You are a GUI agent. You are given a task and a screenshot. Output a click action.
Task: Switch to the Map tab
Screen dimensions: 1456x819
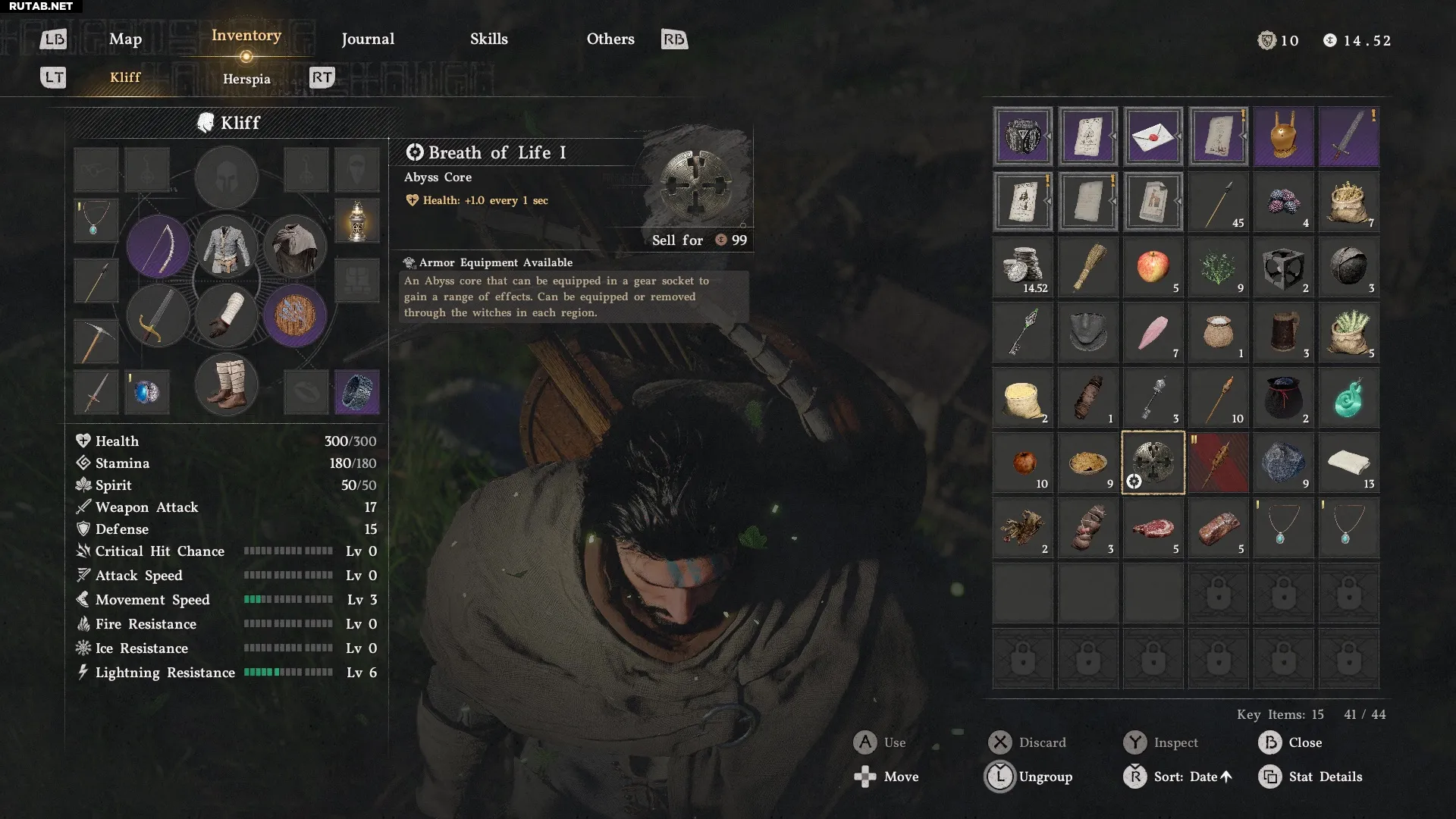click(x=125, y=39)
